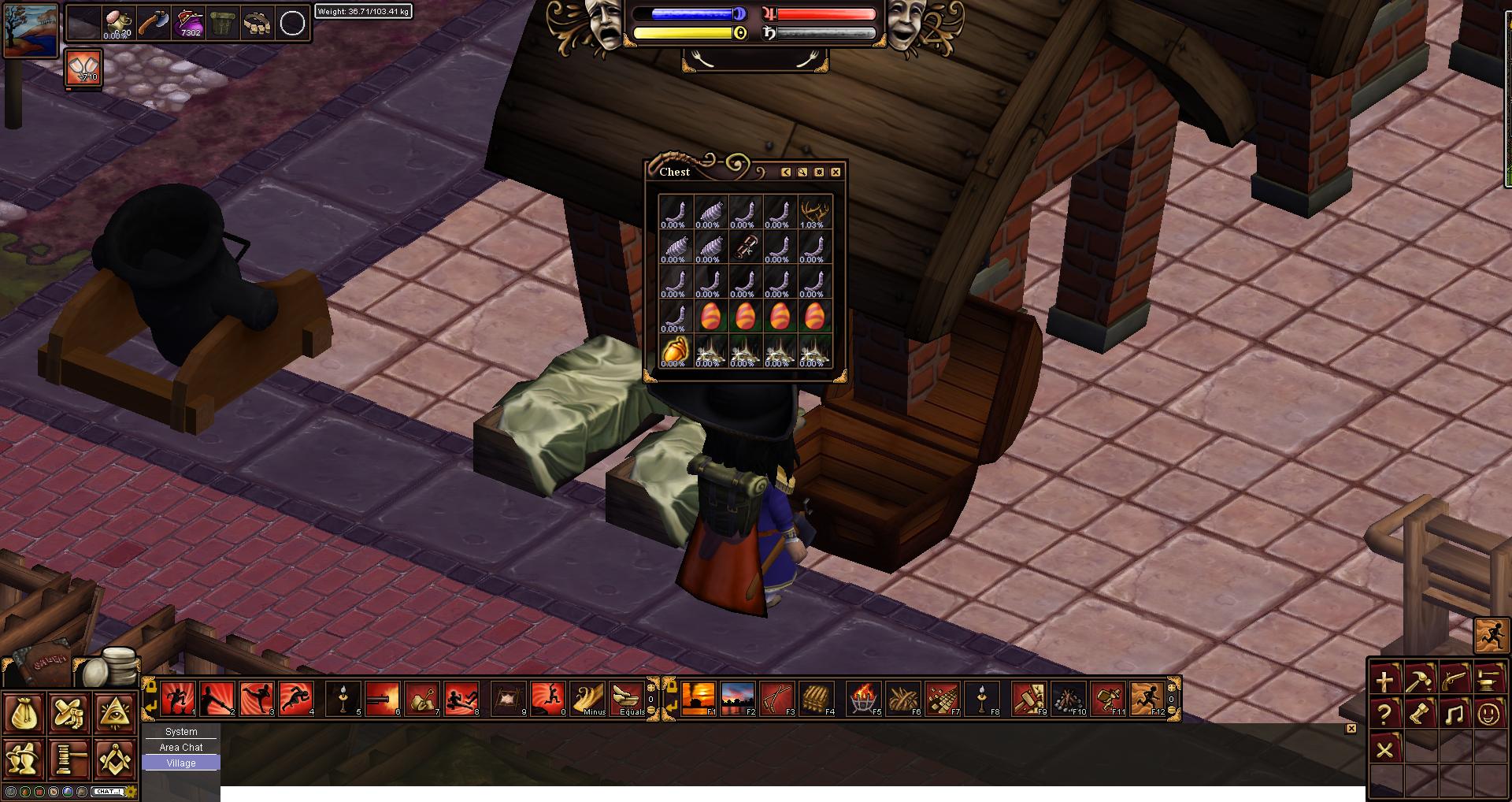This screenshot has width=1512, height=802.
Task: Pick the rolled scroll item in chest
Action: (x=744, y=247)
